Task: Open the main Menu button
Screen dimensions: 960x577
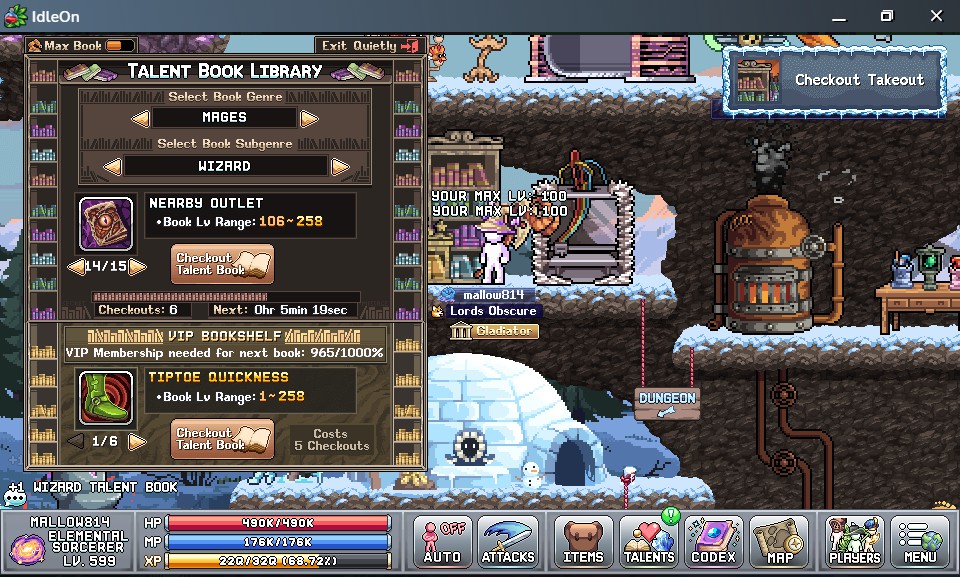Action: tap(920, 543)
